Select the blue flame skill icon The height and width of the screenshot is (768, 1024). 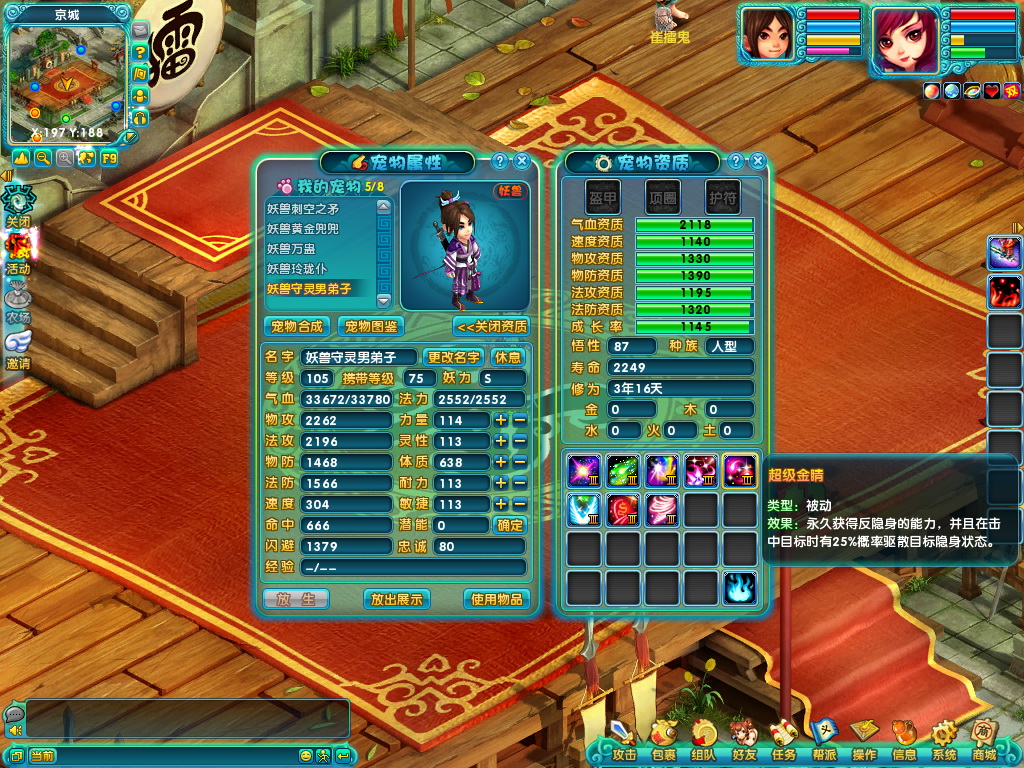740,587
